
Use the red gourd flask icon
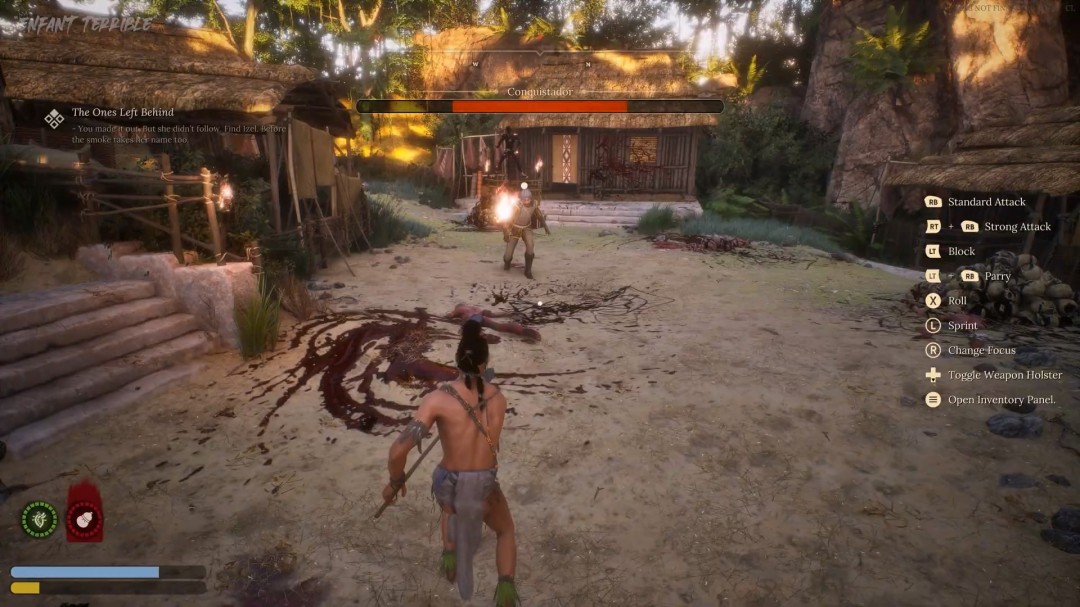pyautogui.click(x=84, y=519)
